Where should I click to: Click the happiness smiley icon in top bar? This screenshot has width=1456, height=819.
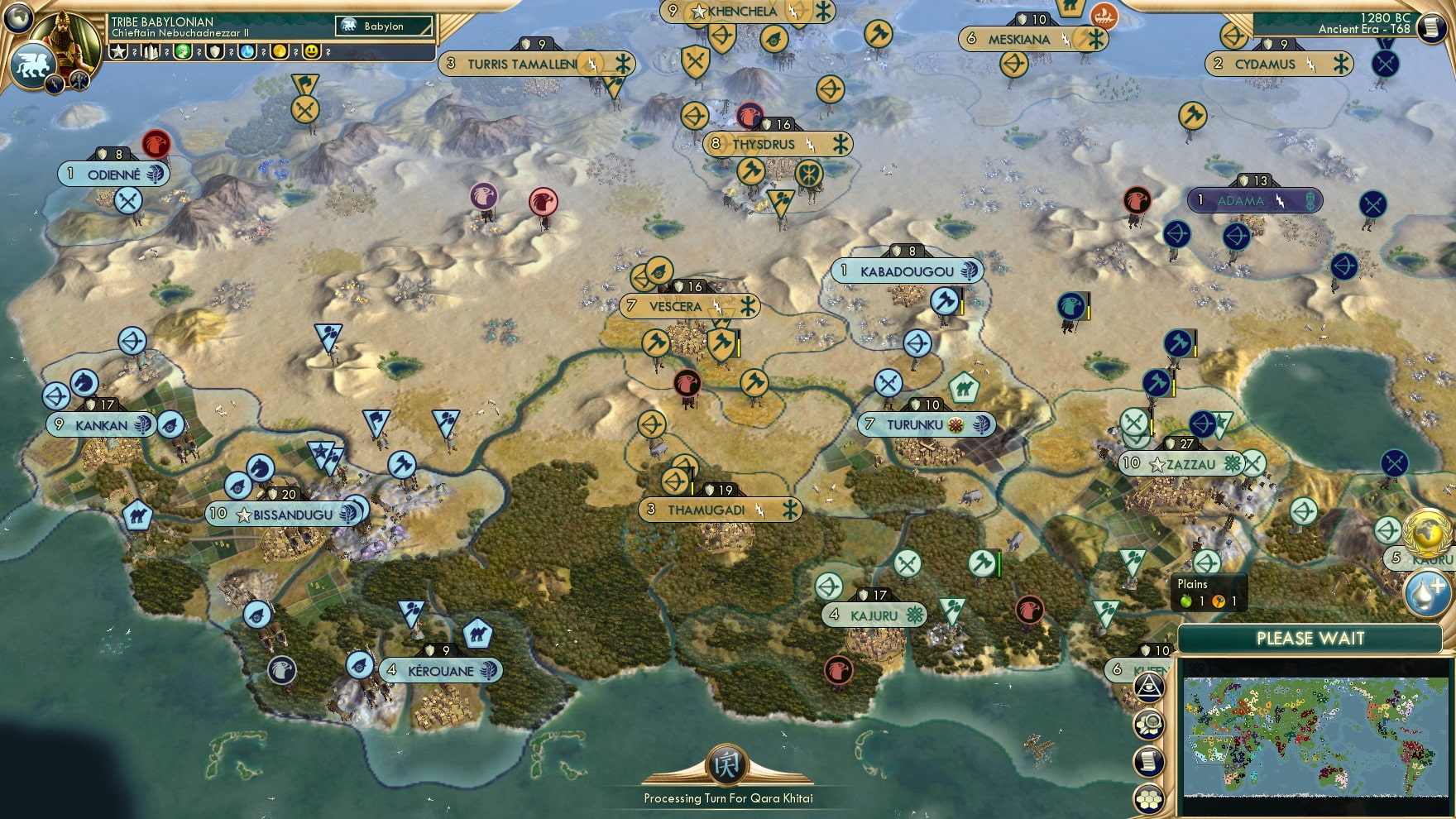pos(312,53)
